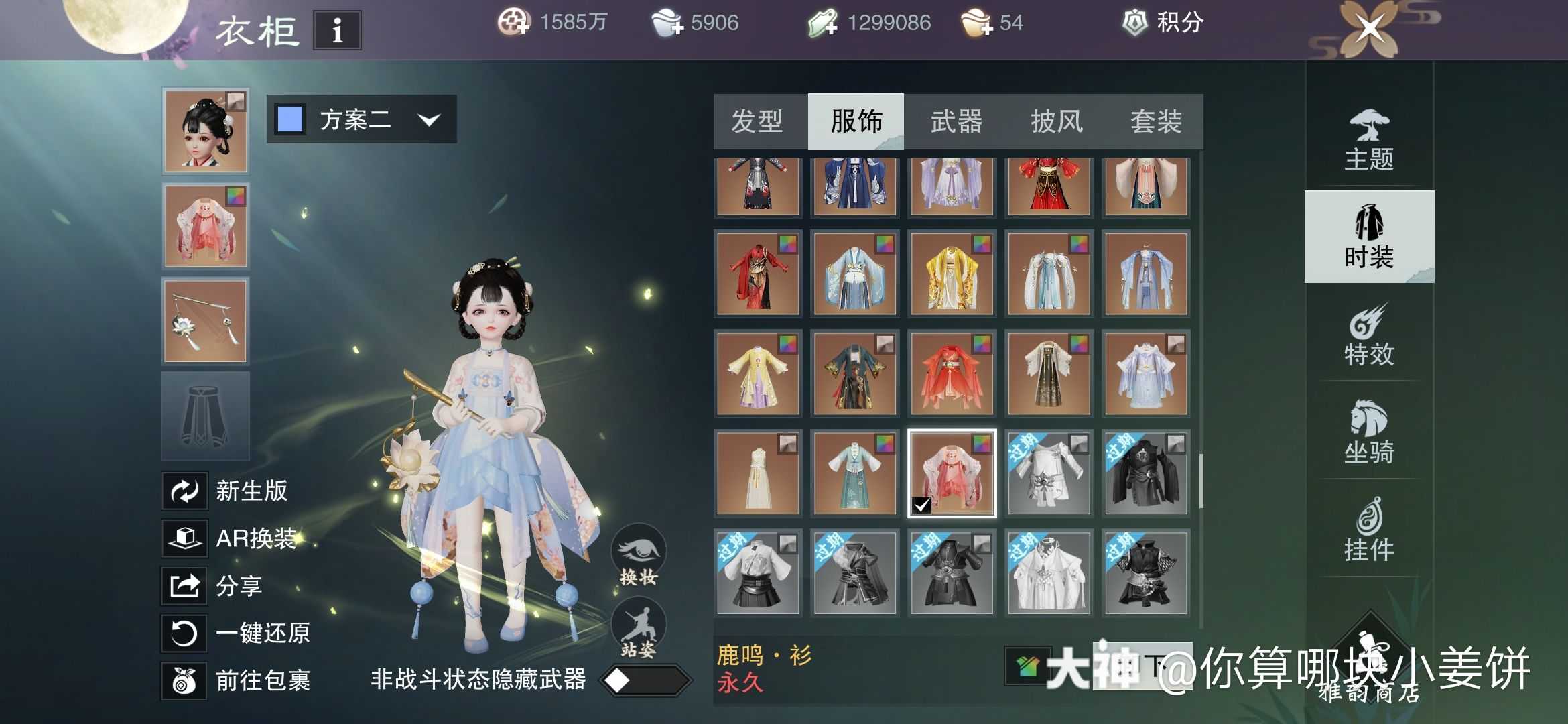Viewport: 1568px width, 724px height.
Task: Switch to the 武器 weapon tab
Action: 956,122
